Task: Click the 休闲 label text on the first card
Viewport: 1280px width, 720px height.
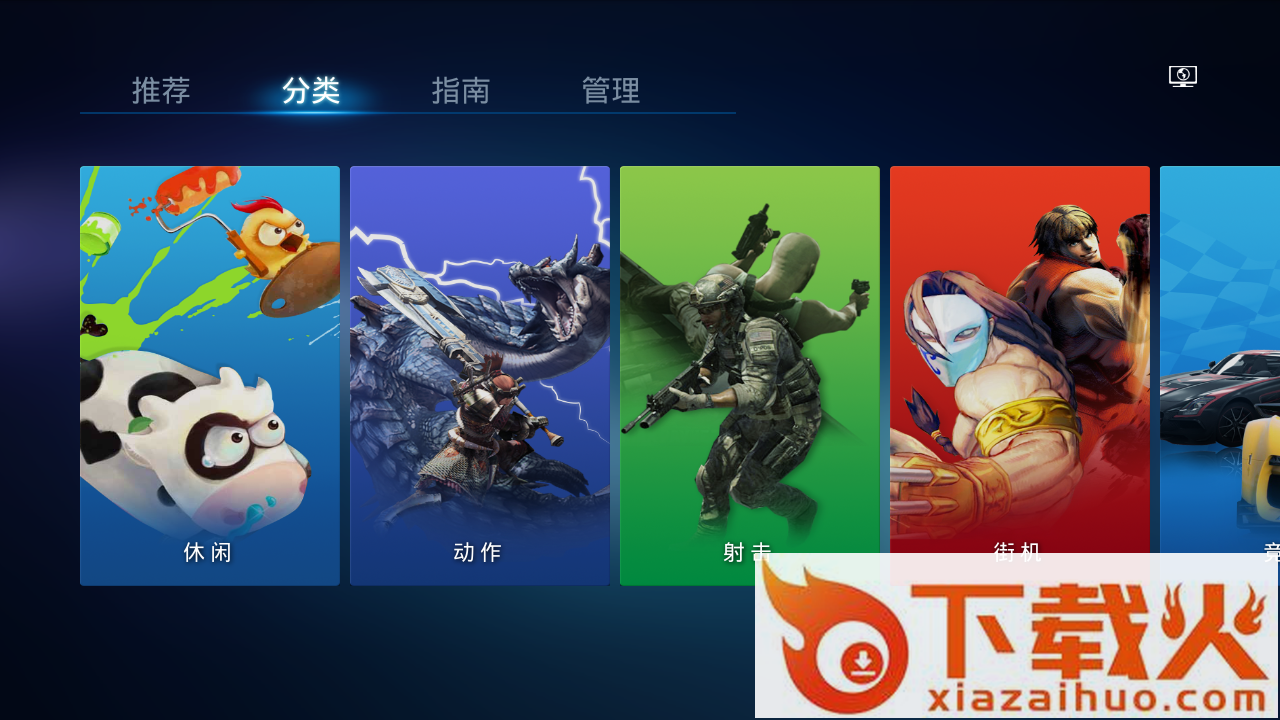Action: (x=209, y=552)
